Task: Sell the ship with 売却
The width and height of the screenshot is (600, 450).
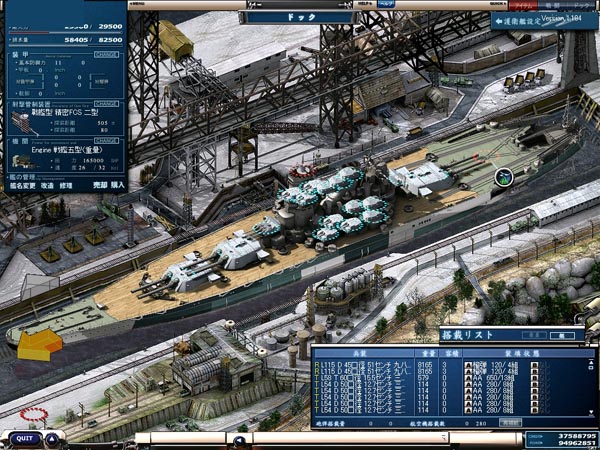Action: [99, 185]
